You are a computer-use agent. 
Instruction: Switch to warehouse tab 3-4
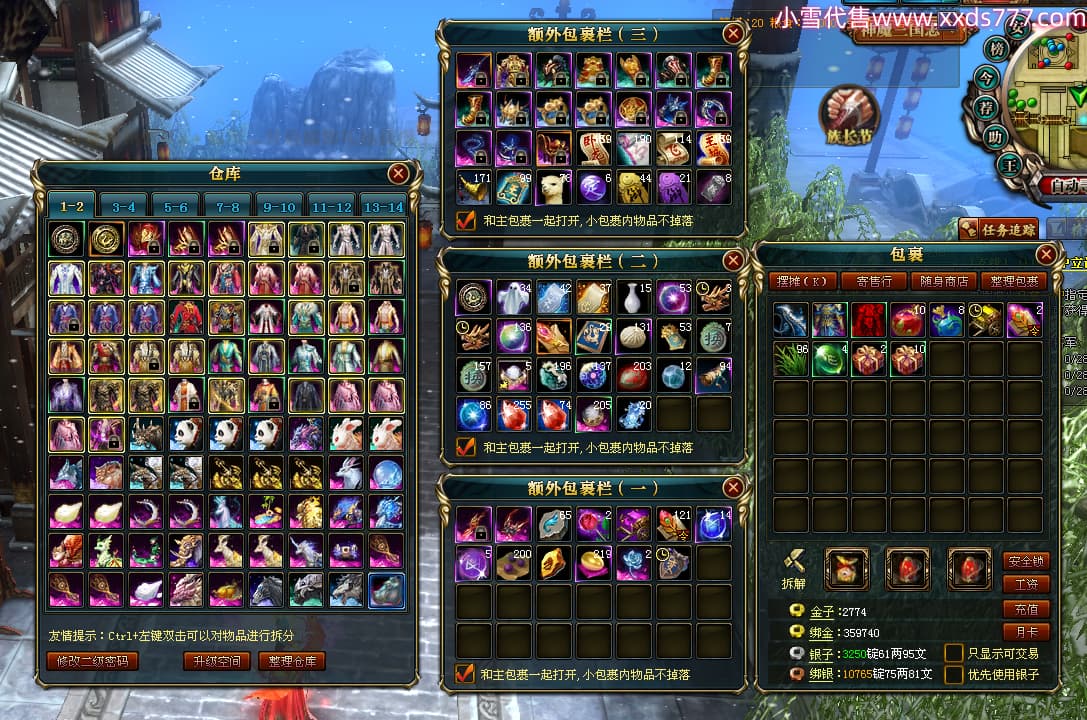pyautogui.click(x=123, y=207)
